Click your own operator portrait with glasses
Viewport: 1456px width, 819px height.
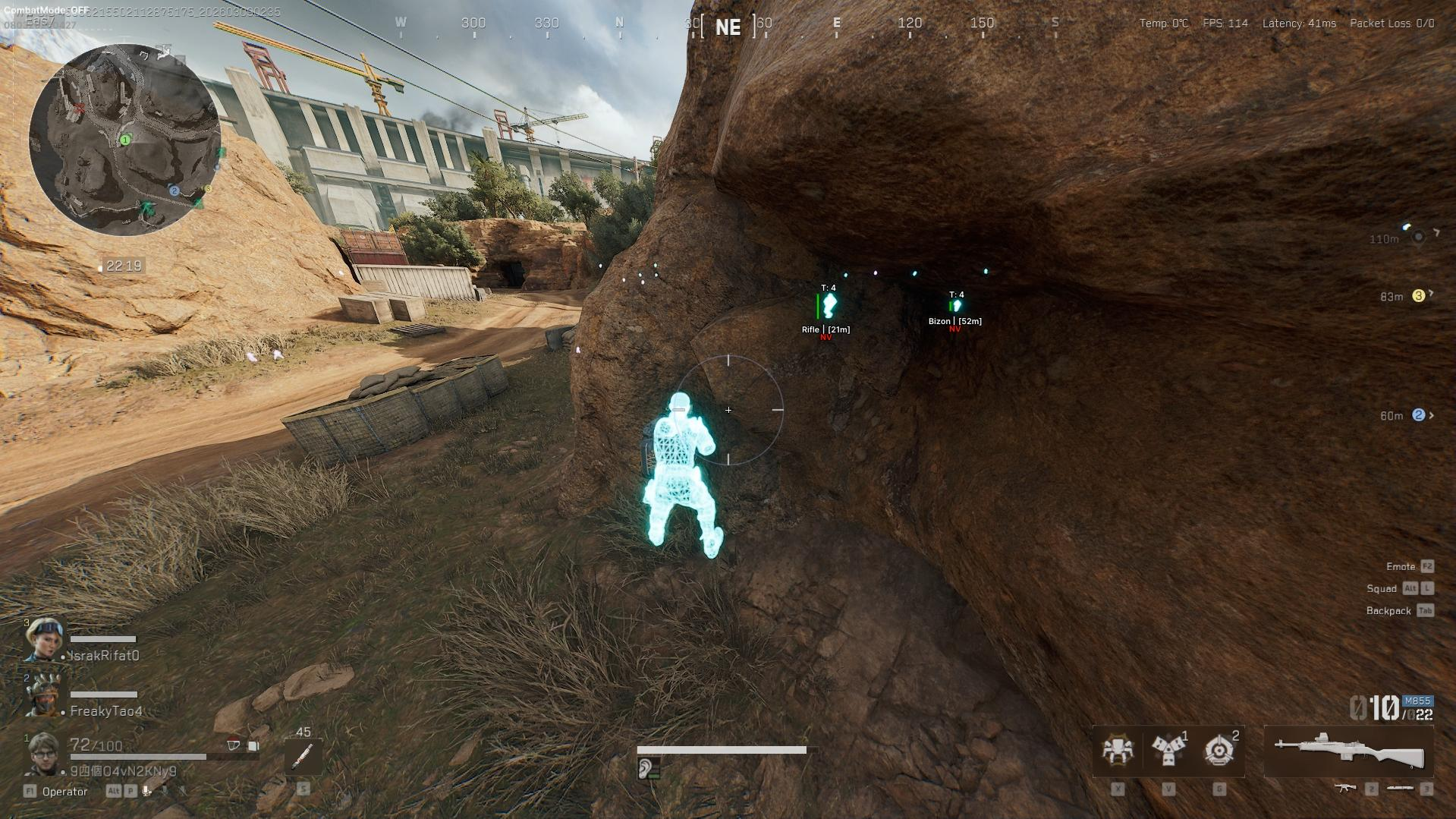point(42,754)
